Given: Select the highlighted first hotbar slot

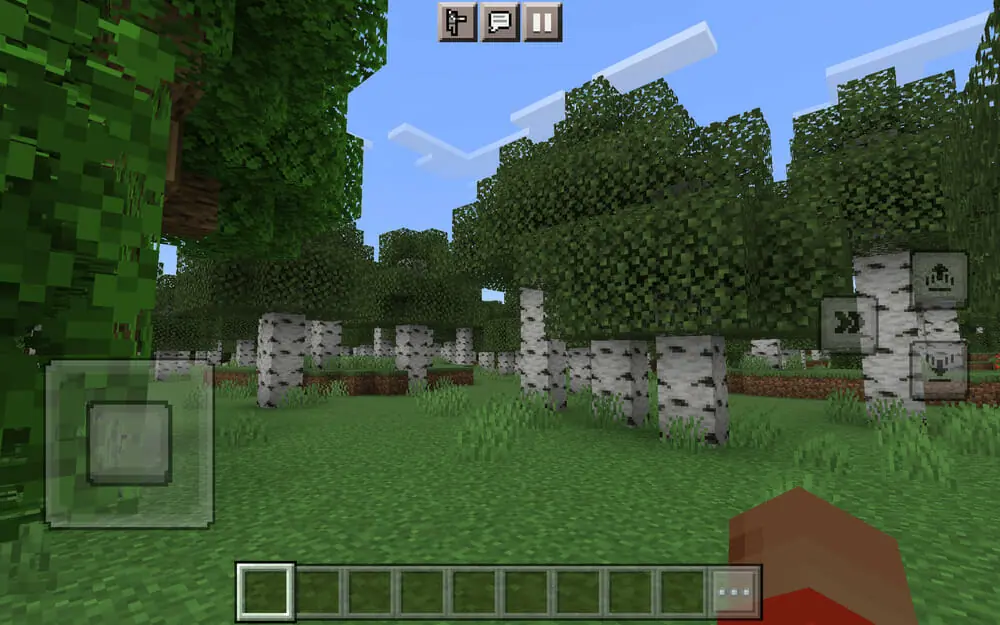Looking at the screenshot, I should point(266,592).
